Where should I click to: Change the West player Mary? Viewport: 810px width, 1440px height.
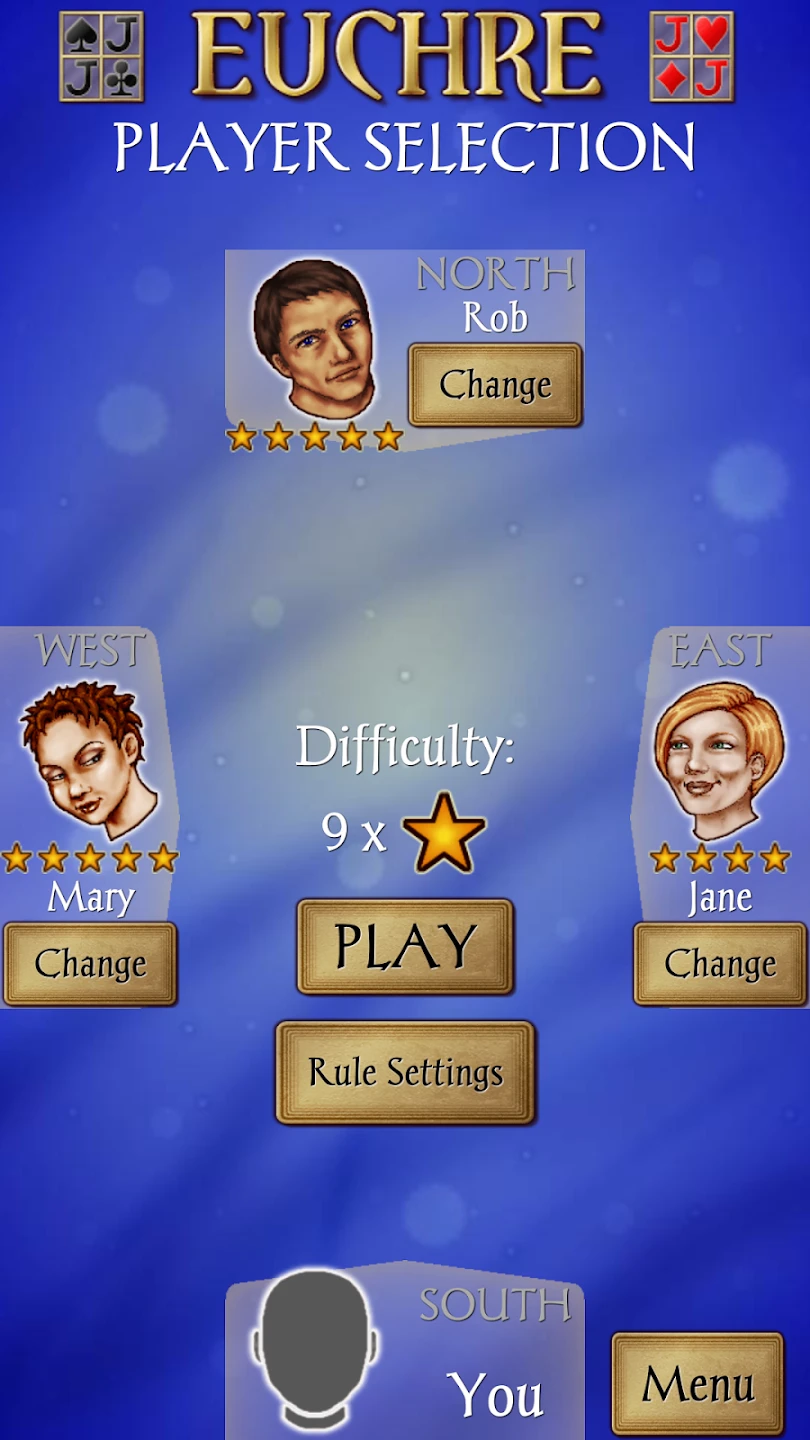90,964
